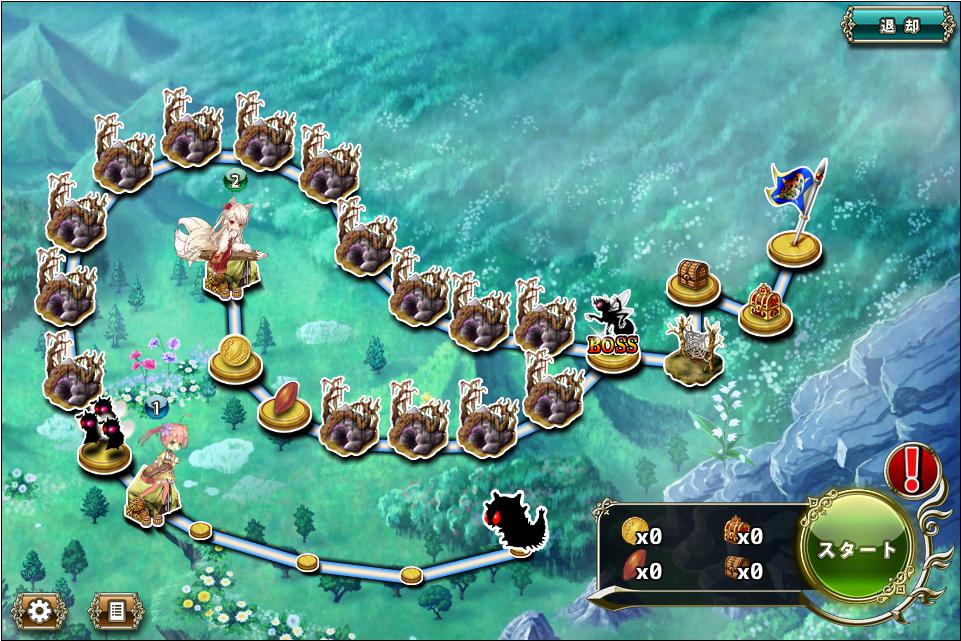Click the green スタート start button

click(858, 550)
